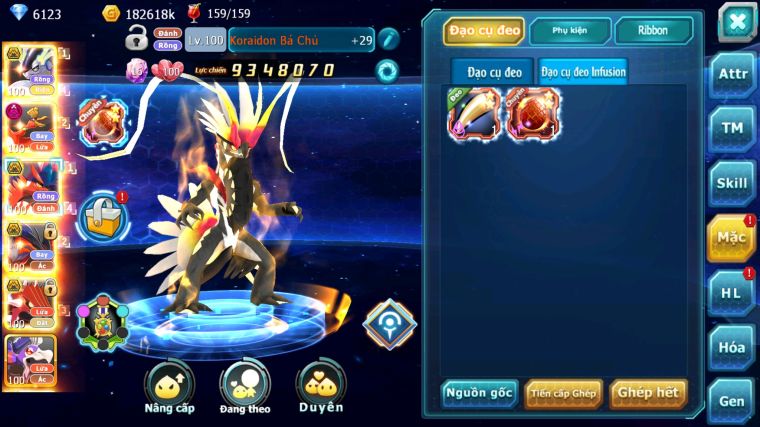Open the Attr side tab
Viewport: 760px width, 427px height.
point(732,74)
